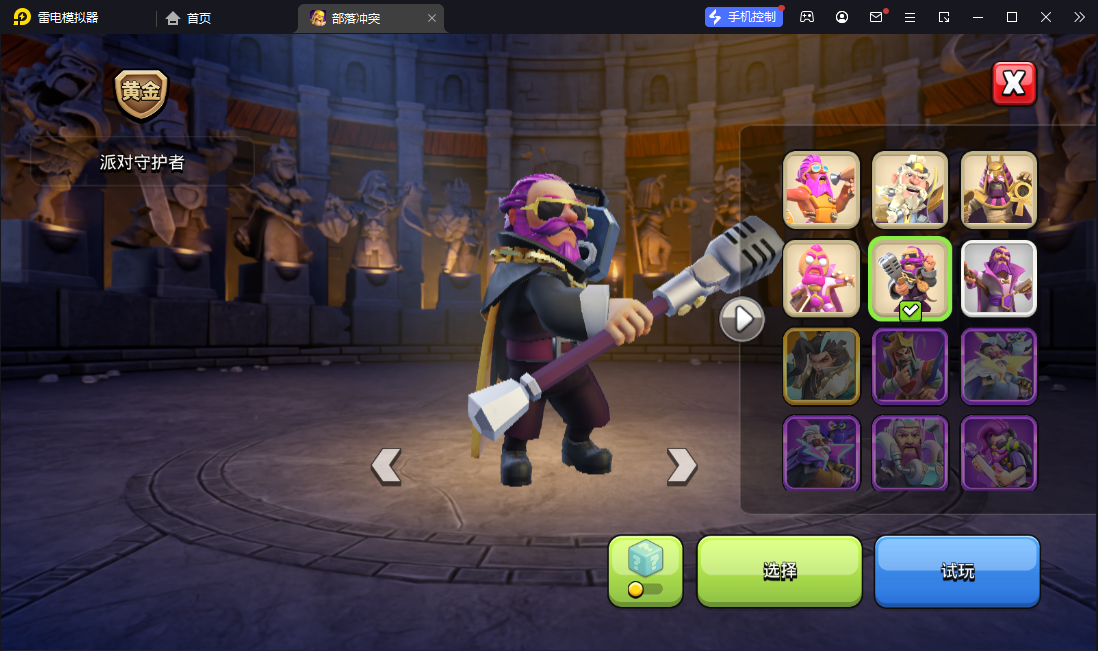Click the 黄金 gold tier badge
This screenshot has width=1098, height=651.
pyautogui.click(x=141, y=93)
